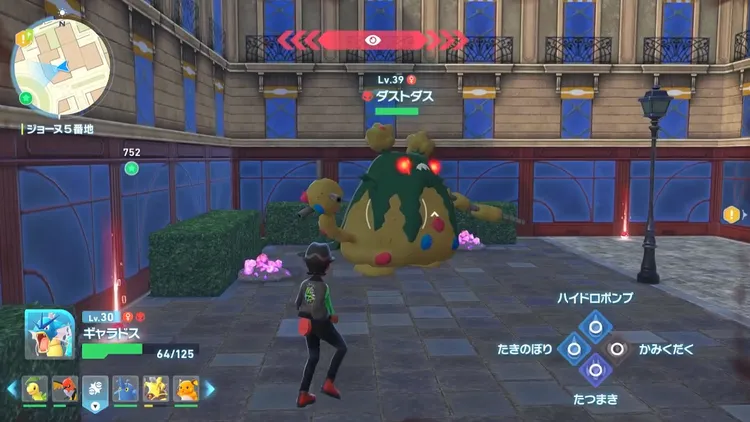Click the orange exclamation marker icon
Image resolution: width=750 pixels, height=422 pixels.
(732, 214)
